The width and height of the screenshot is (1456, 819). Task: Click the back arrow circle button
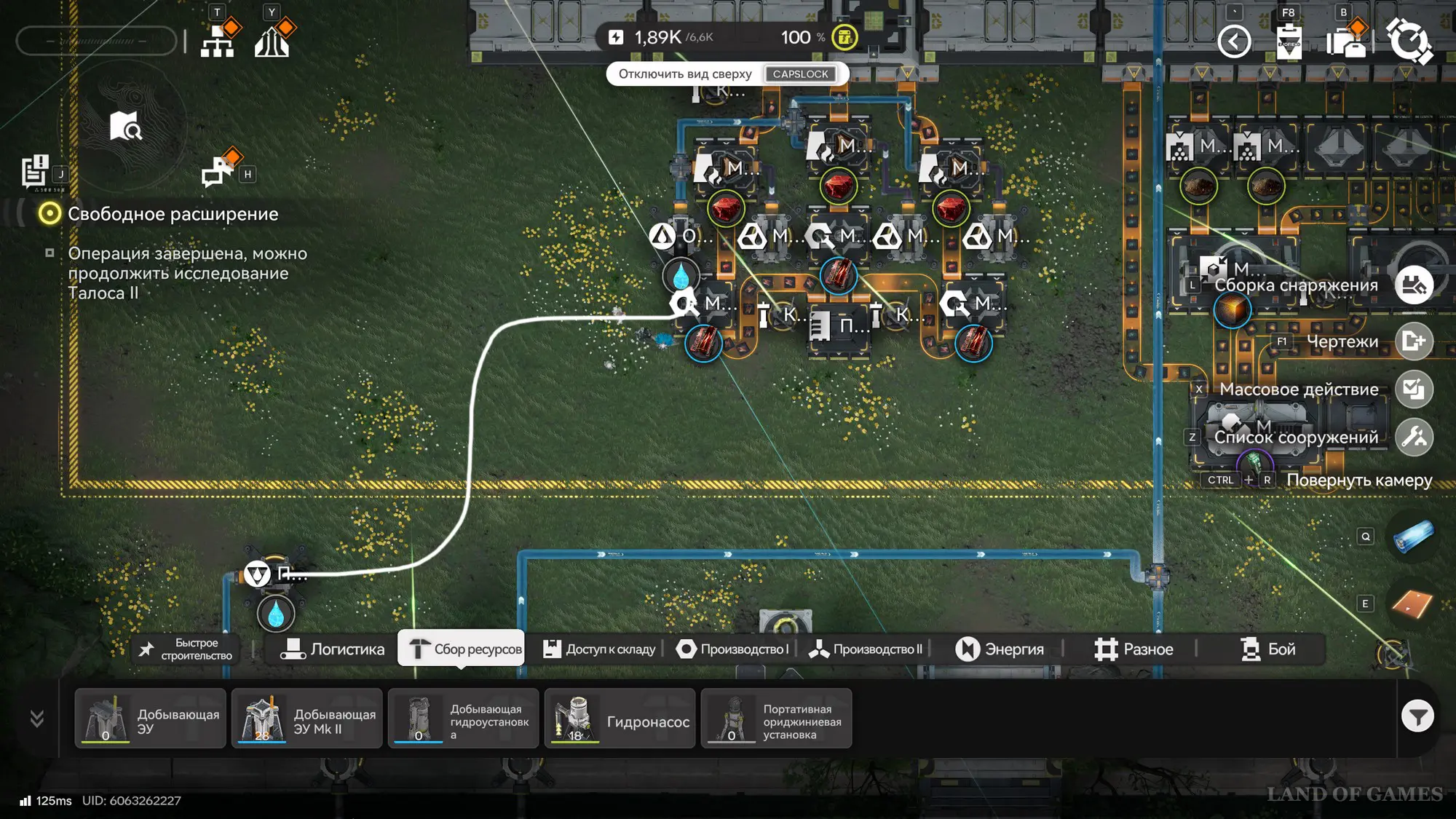coord(1234,41)
